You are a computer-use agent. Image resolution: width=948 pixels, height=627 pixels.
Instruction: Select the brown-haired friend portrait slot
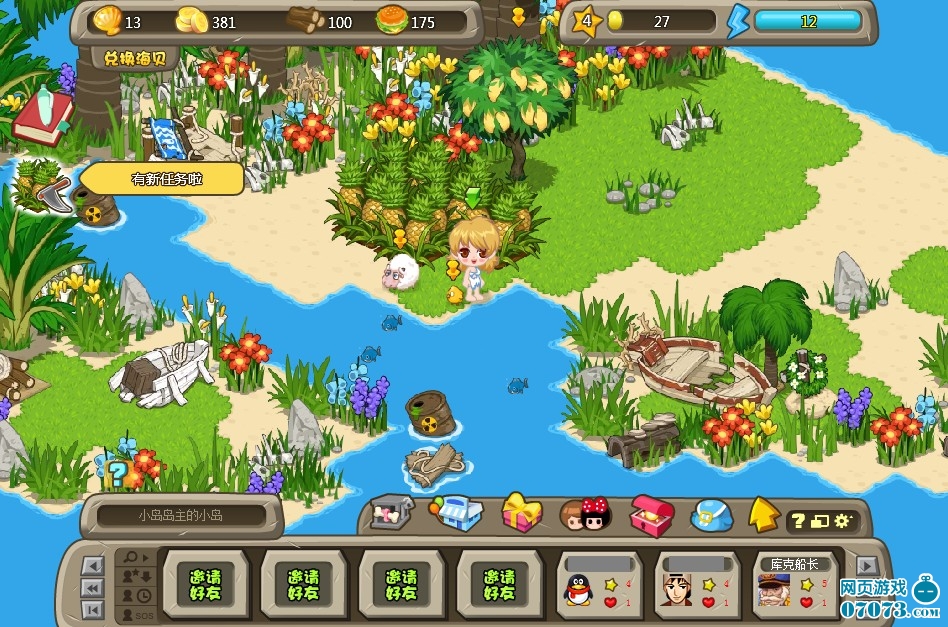(x=698, y=585)
